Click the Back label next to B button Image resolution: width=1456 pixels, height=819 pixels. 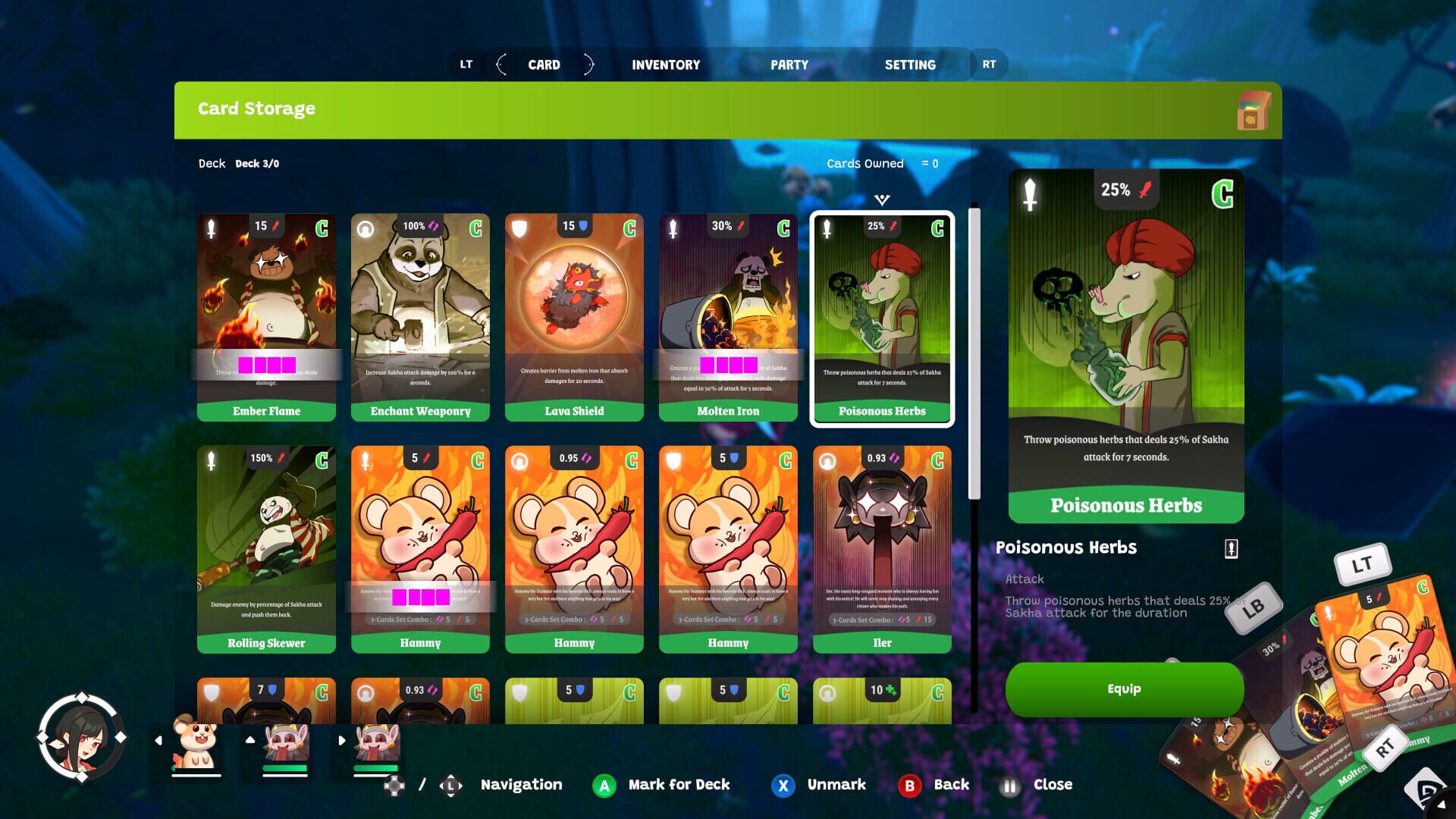coord(950,785)
